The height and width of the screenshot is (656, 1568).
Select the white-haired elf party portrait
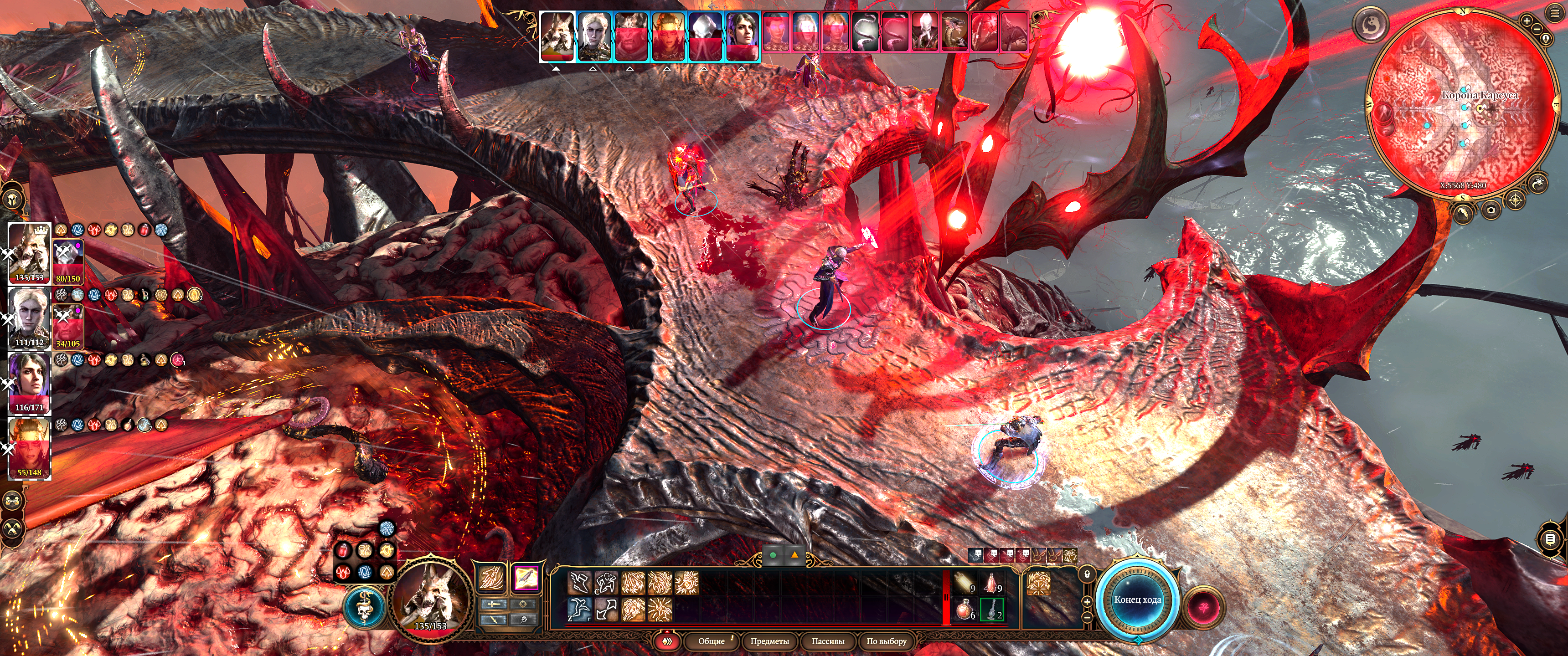29,318
